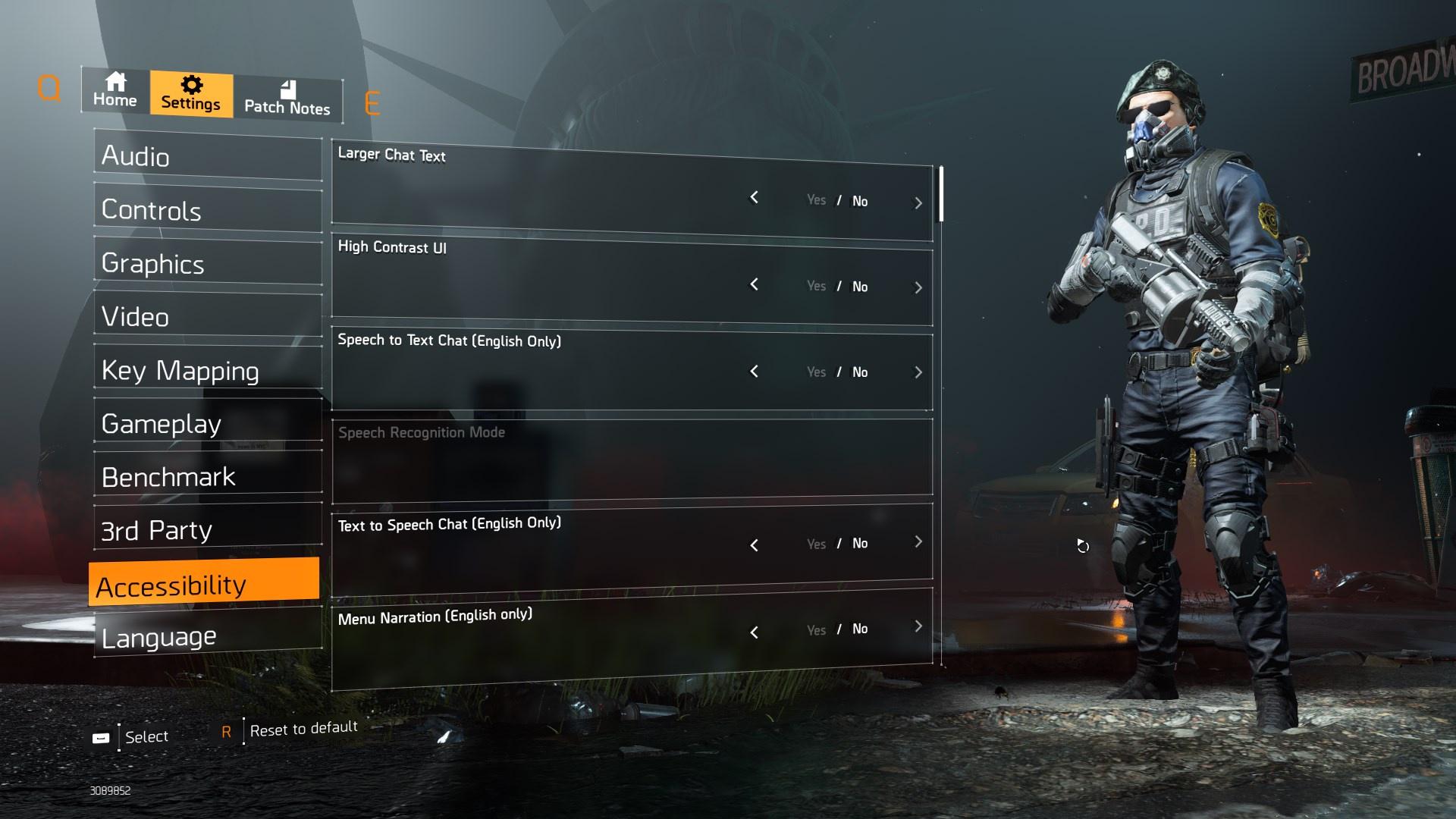Viewport: 1456px width, 819px height.
Task: Open the Graphics settings section
Action: [x=207, y=264]
